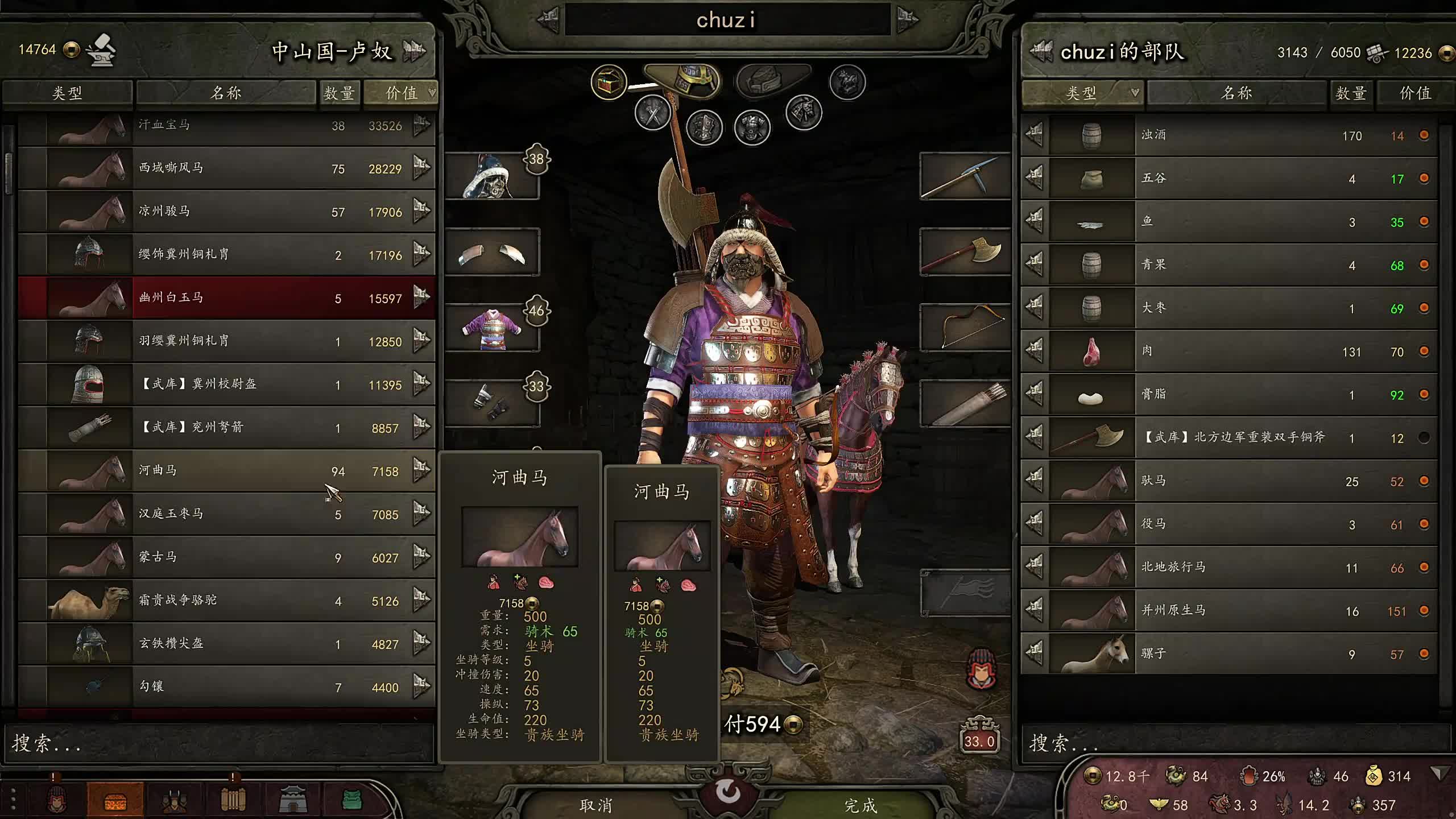The image size is (1456, 819).
Task: Sort party inventory by 类型
Action: point(1081,93)
